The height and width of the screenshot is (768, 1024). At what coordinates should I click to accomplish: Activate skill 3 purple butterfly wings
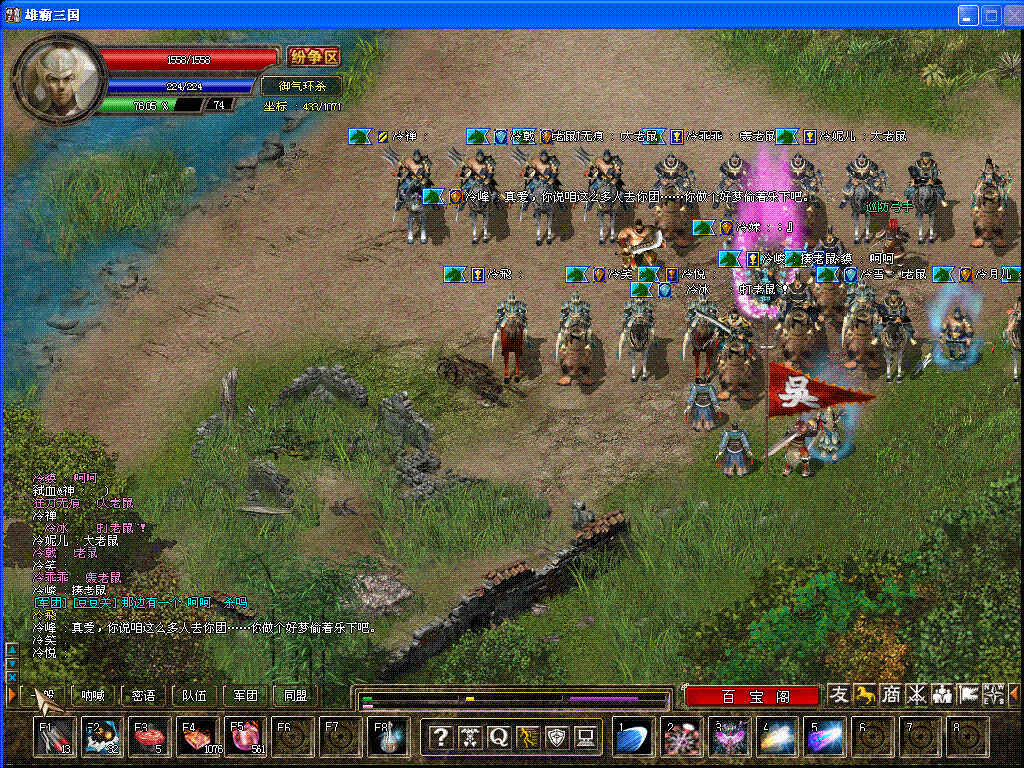coord(728,738)
